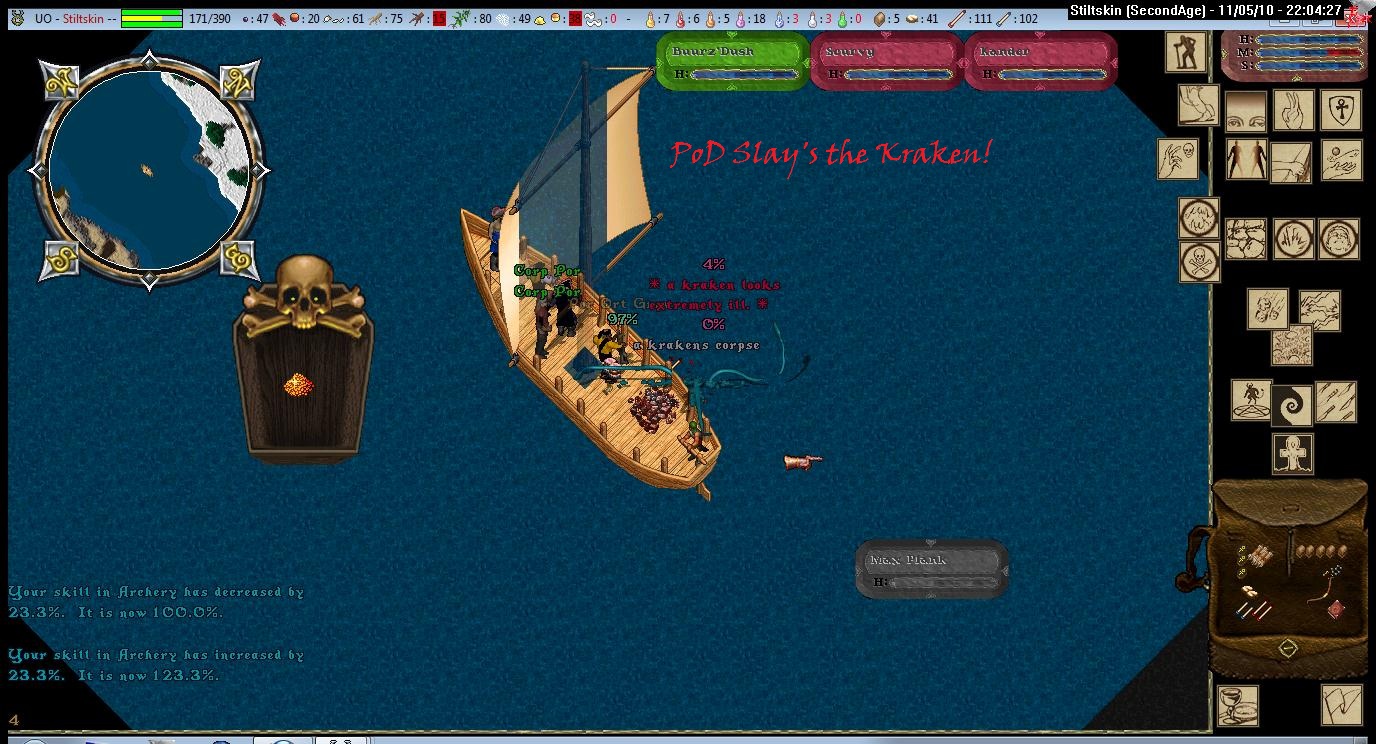
Task: Select the red spellbook in the backpack
Action: [1336, 608]
